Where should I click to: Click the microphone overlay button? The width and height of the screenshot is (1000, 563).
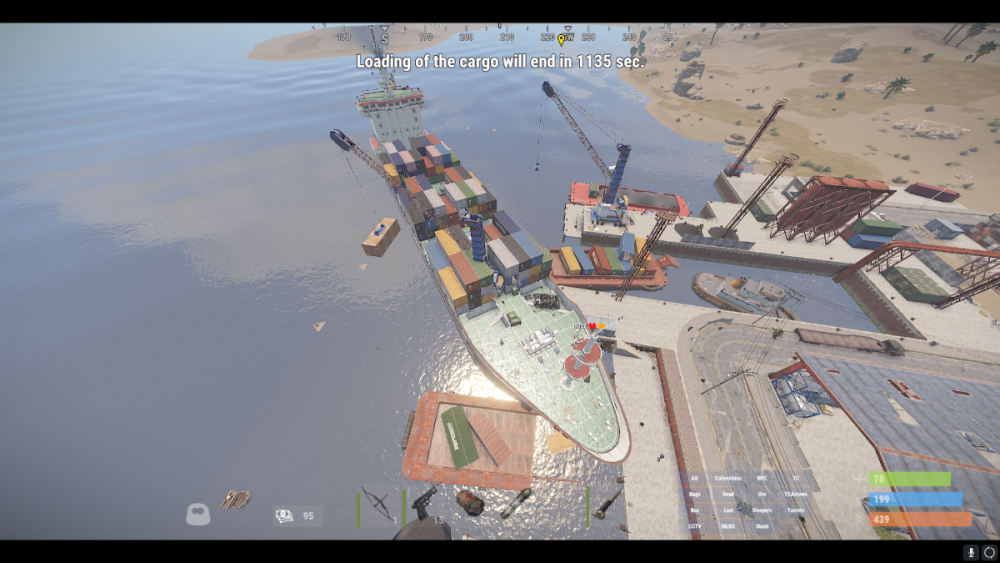(971, 552)
